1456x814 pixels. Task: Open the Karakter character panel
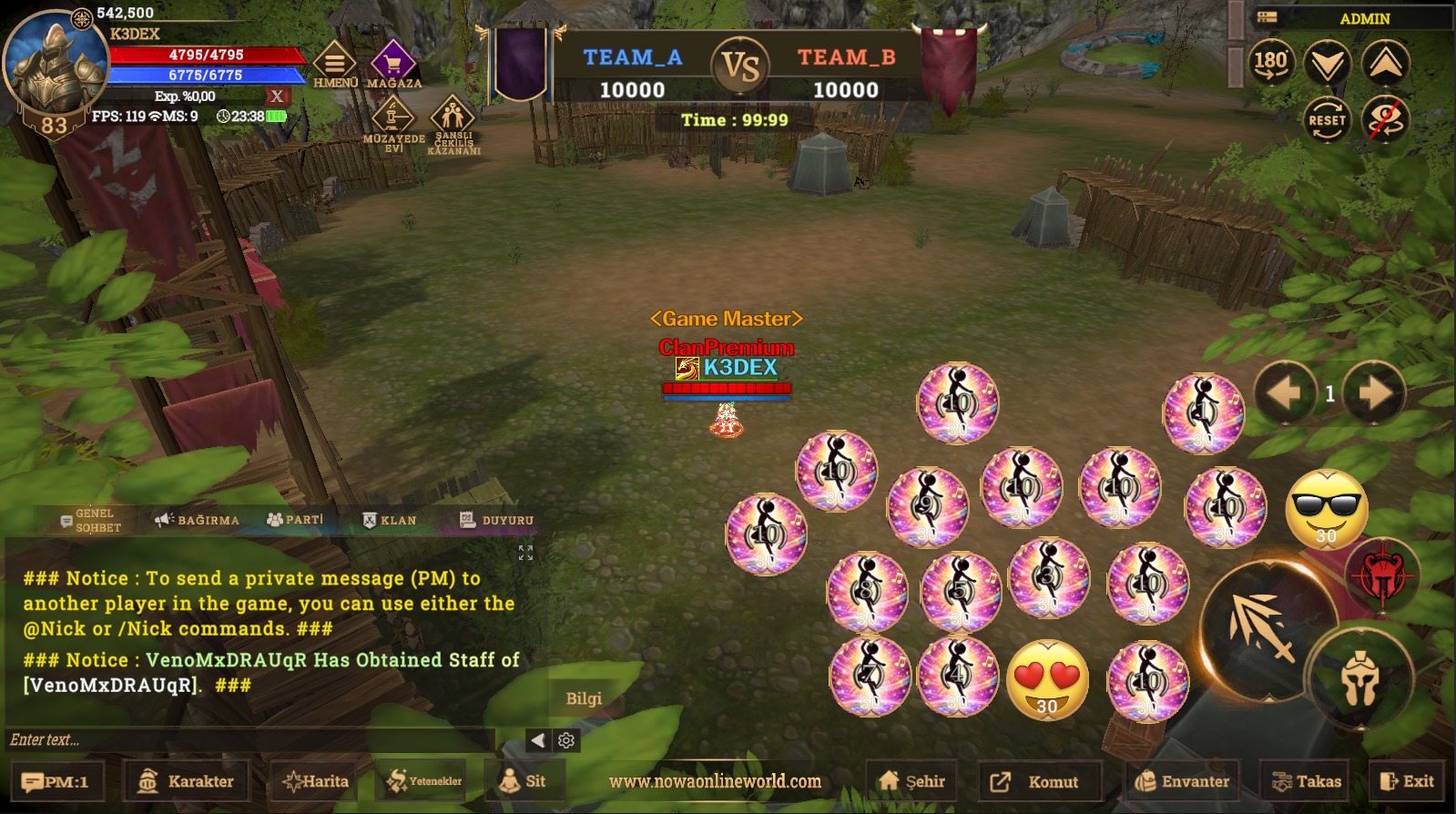(186, 781)
